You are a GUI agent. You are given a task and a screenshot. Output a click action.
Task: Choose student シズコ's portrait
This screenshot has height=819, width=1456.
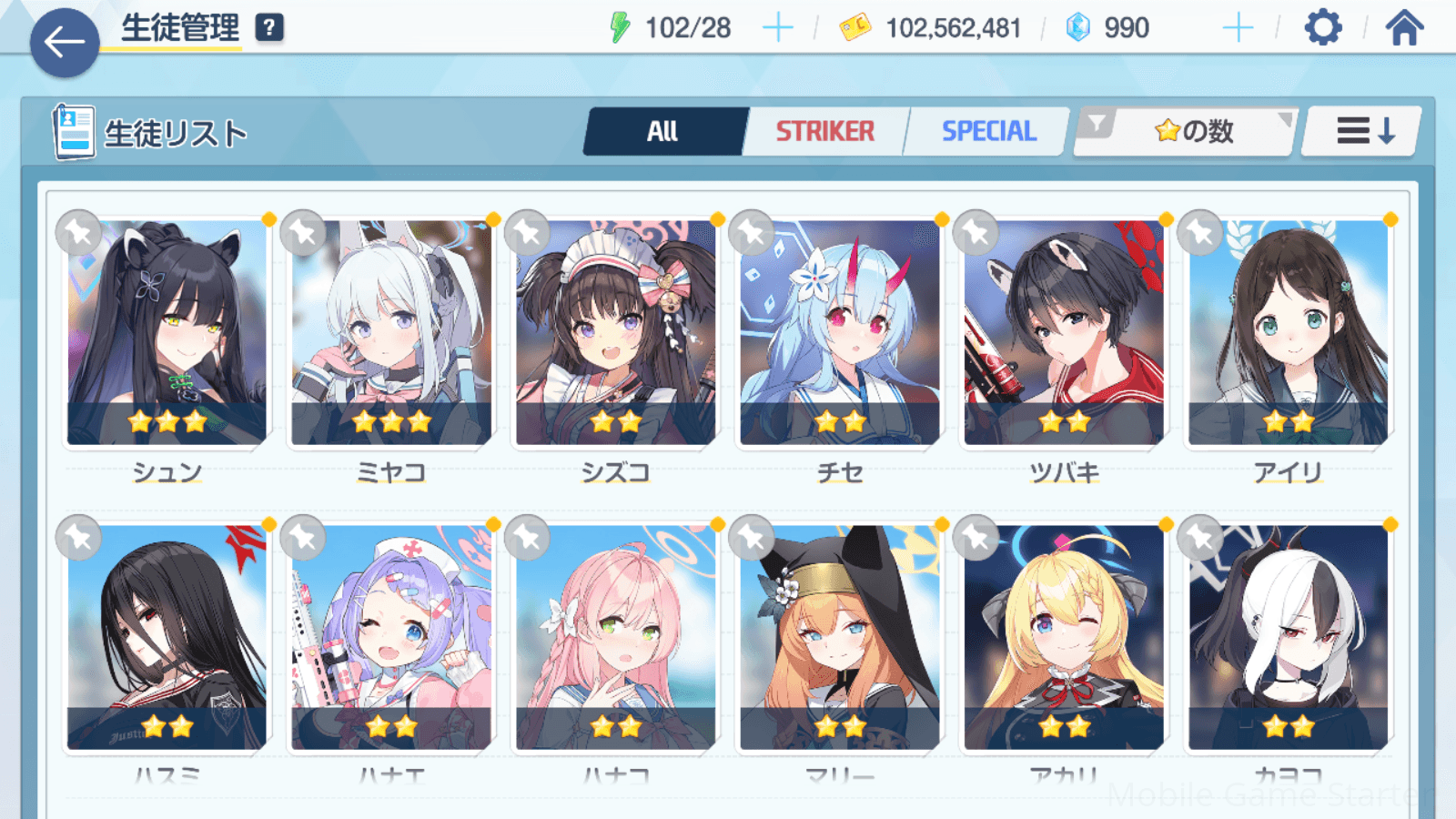click(x=615, y=333)
